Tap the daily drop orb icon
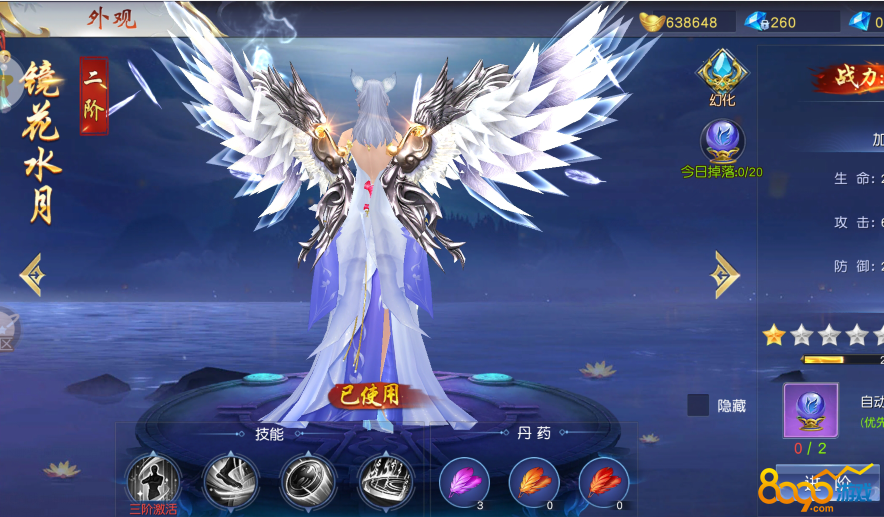Viewport: 884px width, 517px height. (x=721, y=142)
